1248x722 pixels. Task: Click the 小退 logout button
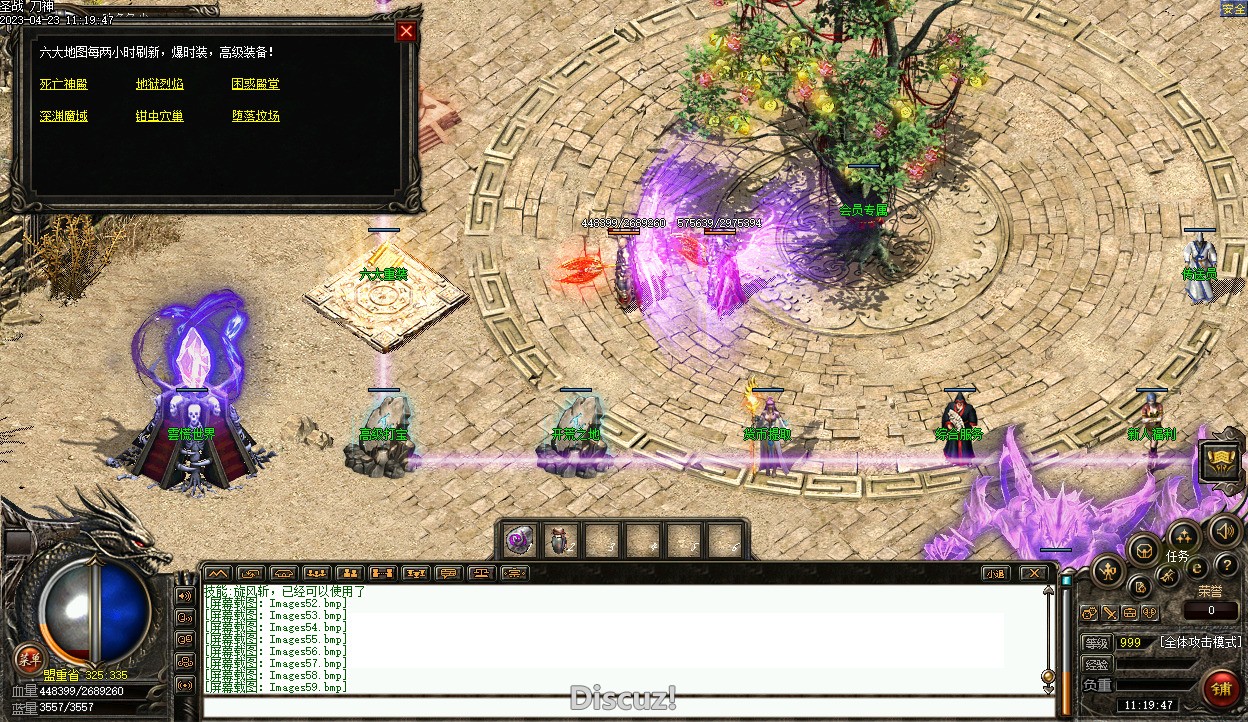994,573
